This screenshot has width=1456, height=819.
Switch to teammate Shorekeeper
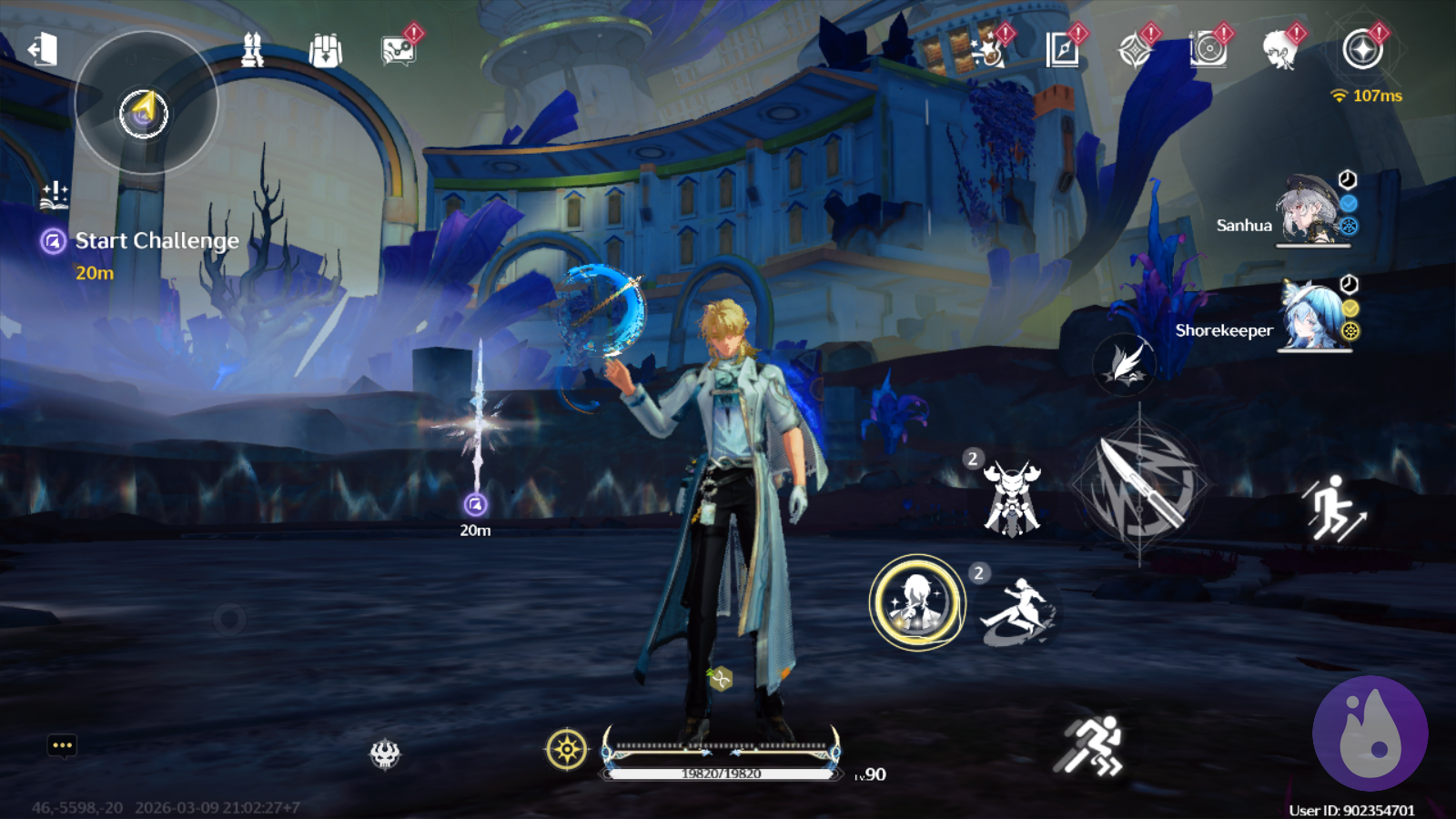pos(1313,317)
